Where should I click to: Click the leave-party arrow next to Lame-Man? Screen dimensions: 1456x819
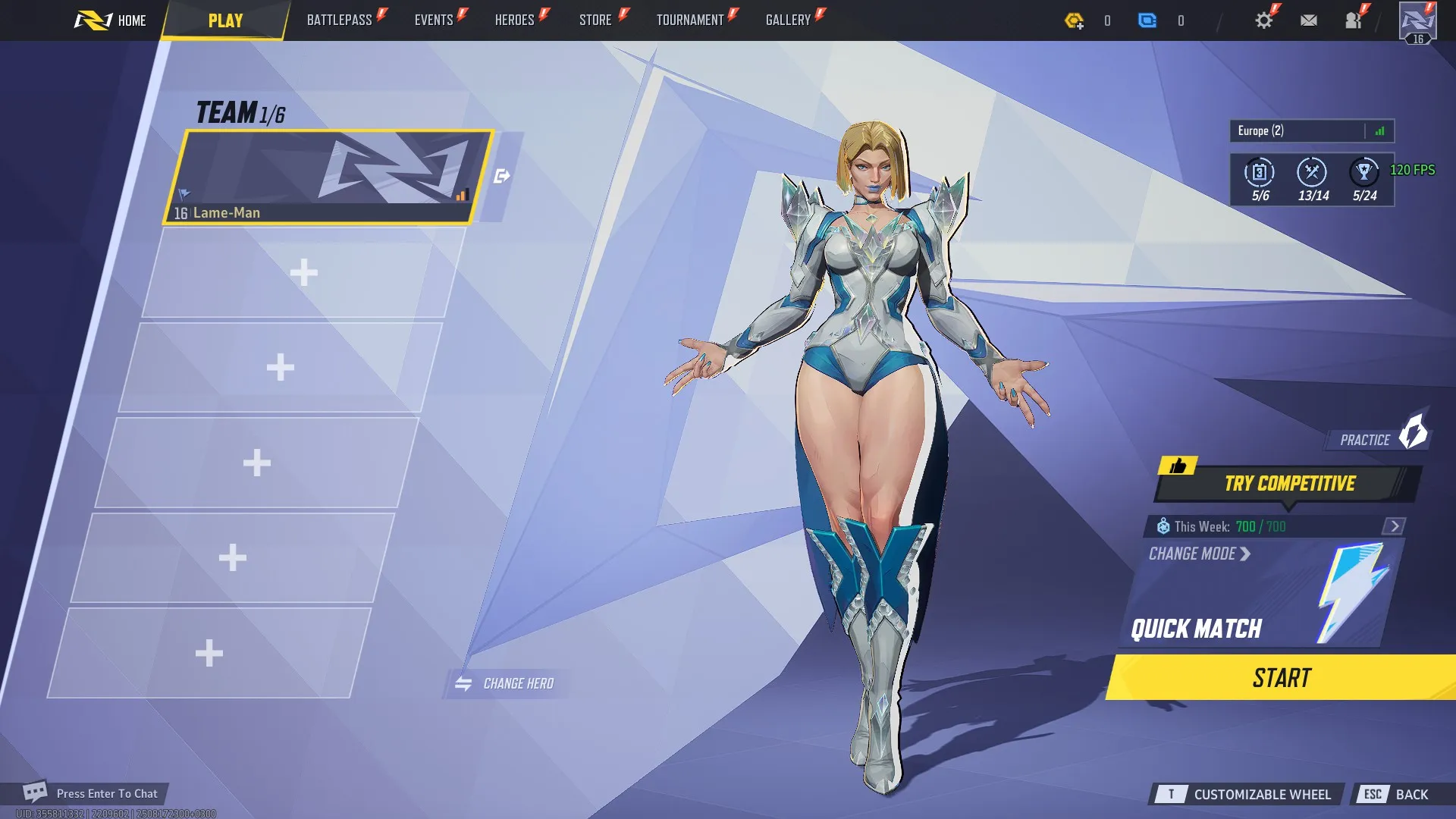coord(501,174)
